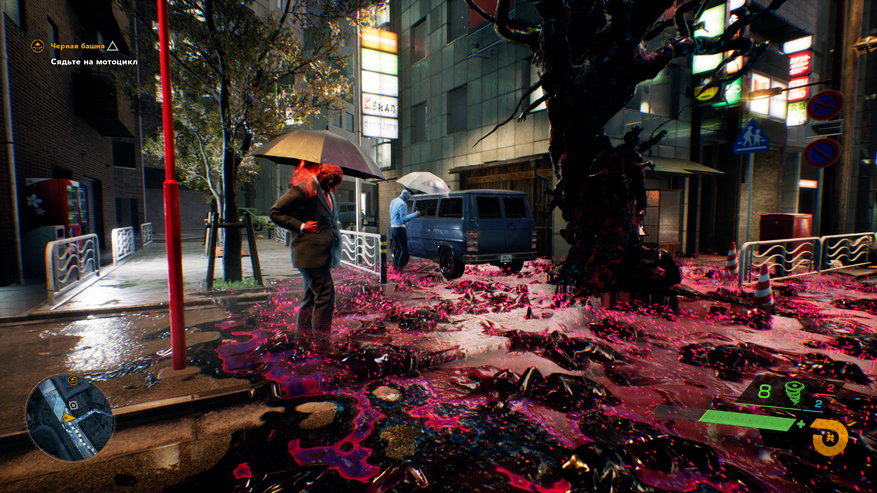
Task: Select the objective Сядьте на мотоцикл
Action: [x=94, y=62]
